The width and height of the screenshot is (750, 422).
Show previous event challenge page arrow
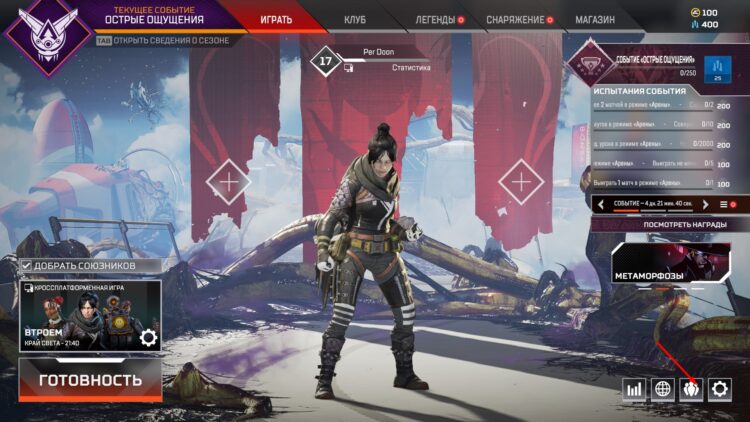(600, 204)
